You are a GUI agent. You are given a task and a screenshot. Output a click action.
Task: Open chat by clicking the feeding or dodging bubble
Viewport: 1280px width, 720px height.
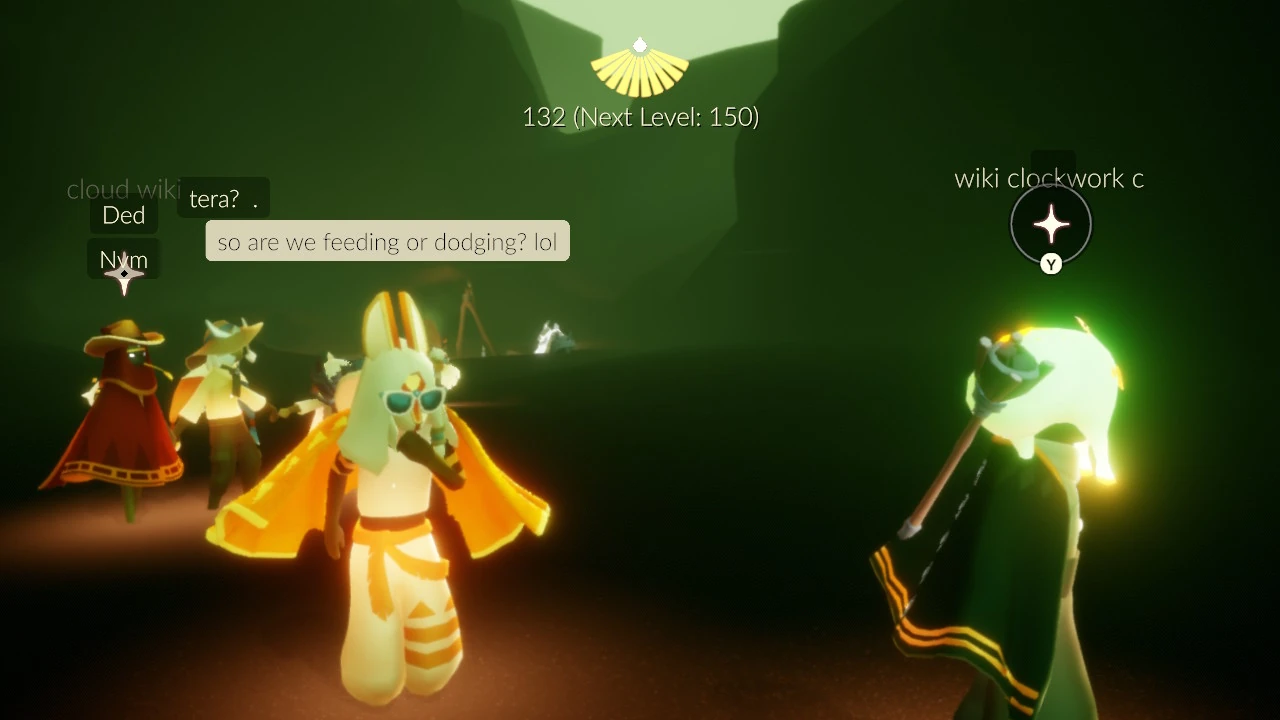pos(387,241)
